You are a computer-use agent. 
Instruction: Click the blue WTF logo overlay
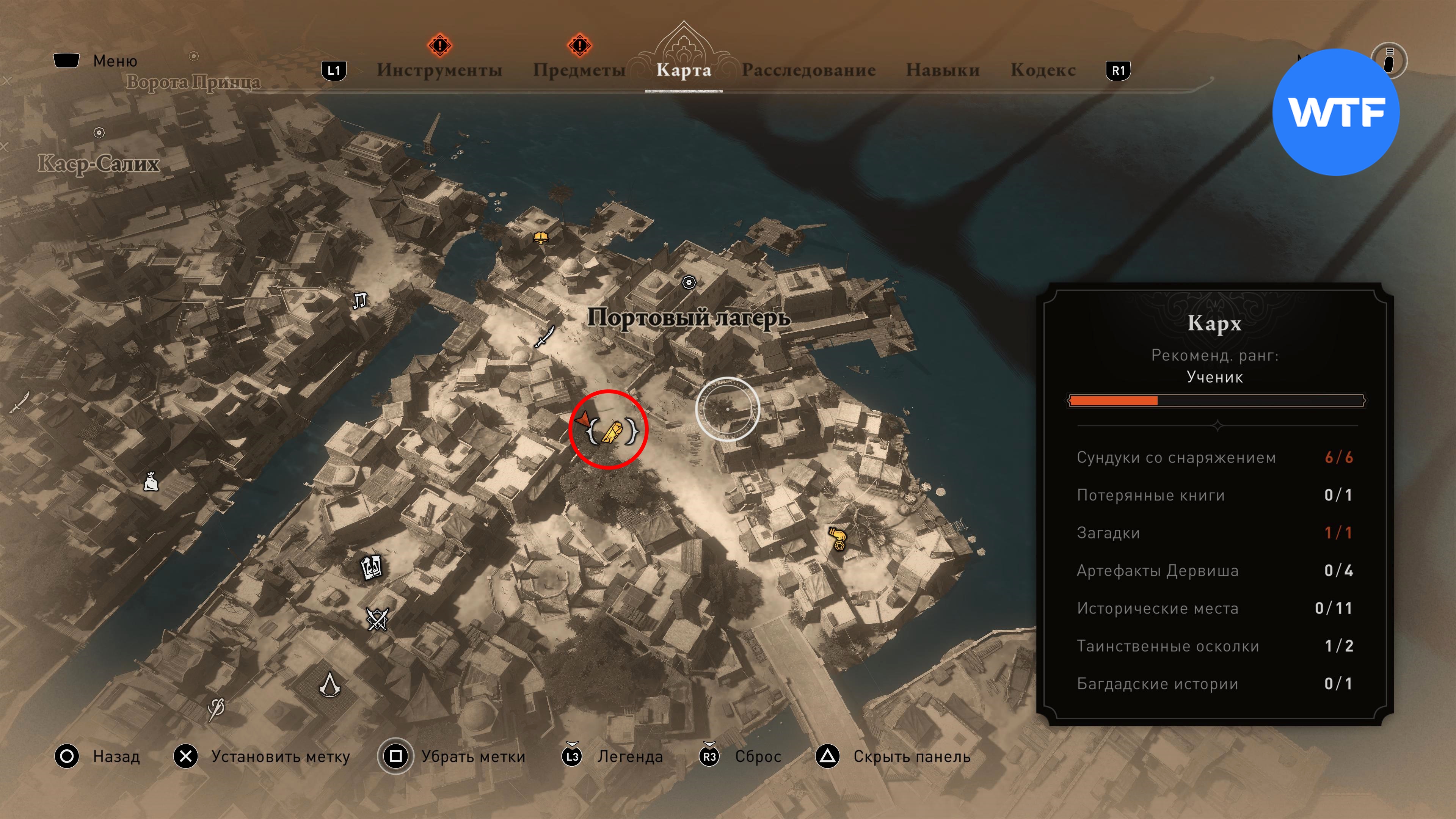(x=1335, y=112)
